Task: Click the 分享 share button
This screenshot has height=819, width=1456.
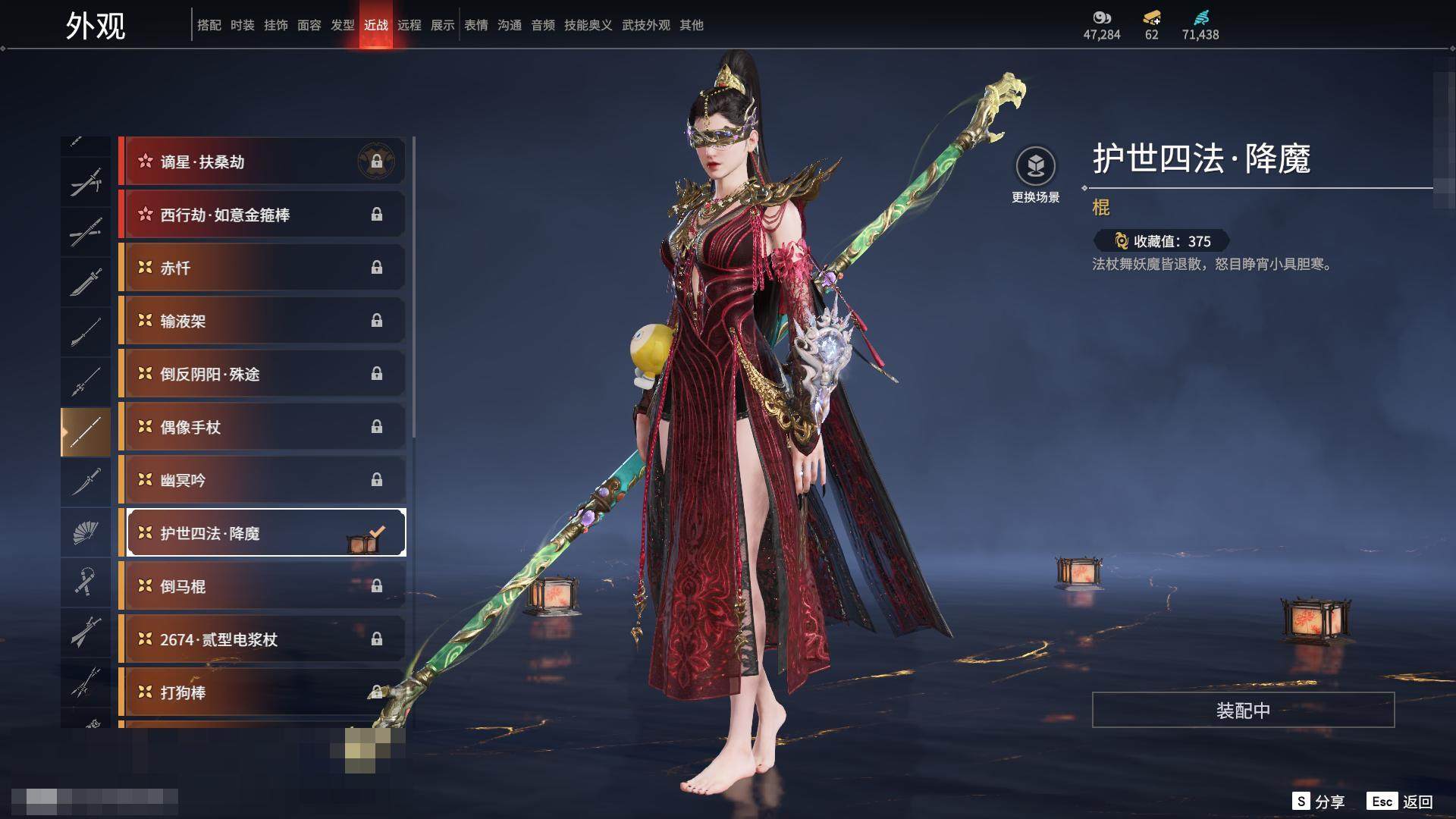Action: tap(1319, 802)
